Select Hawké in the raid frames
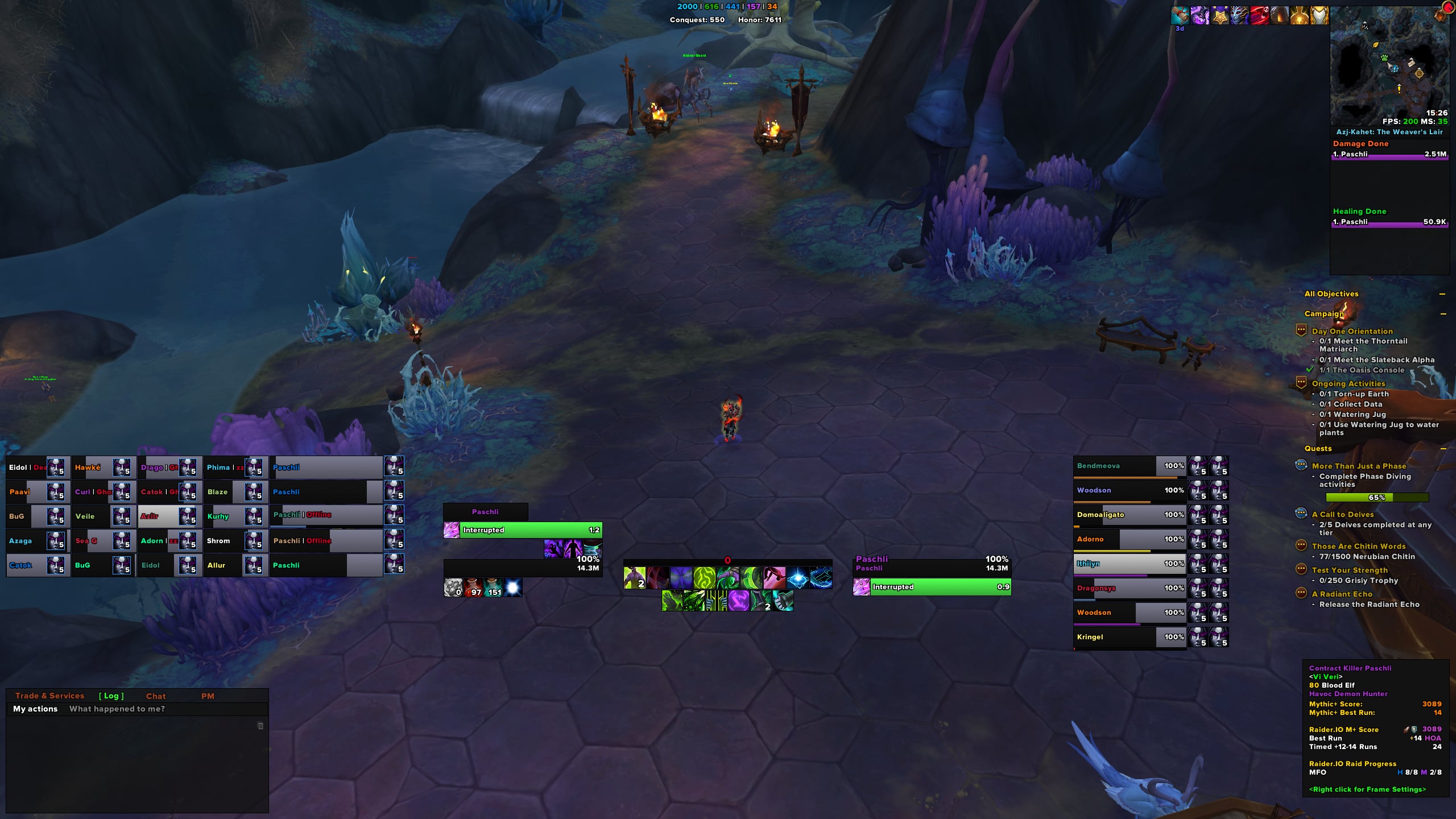The width and height of the screenshot is (1456, 819). click(x=93, y=468)
